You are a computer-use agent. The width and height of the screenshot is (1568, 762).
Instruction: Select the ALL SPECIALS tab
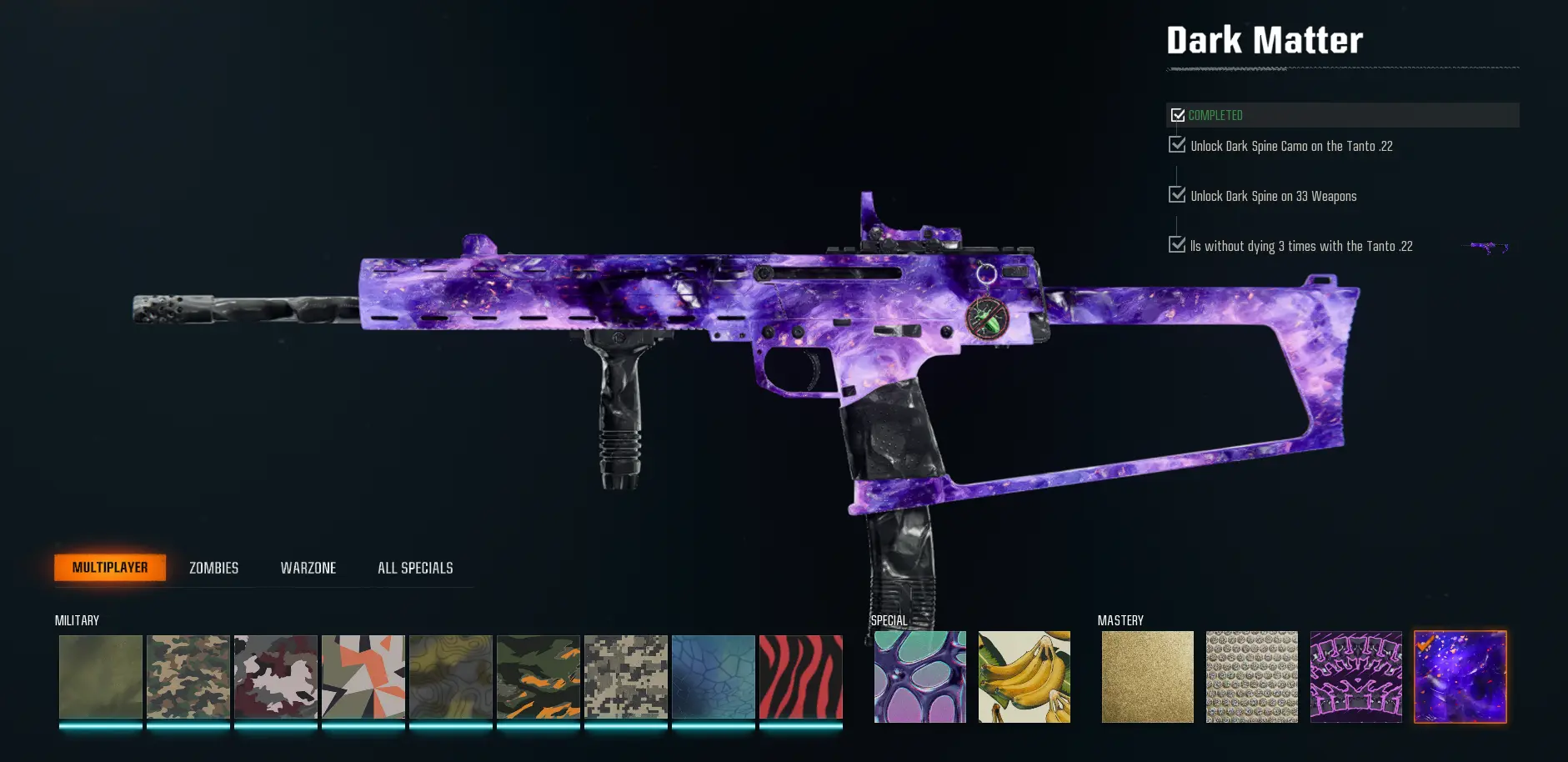click(x=415, y=568)
